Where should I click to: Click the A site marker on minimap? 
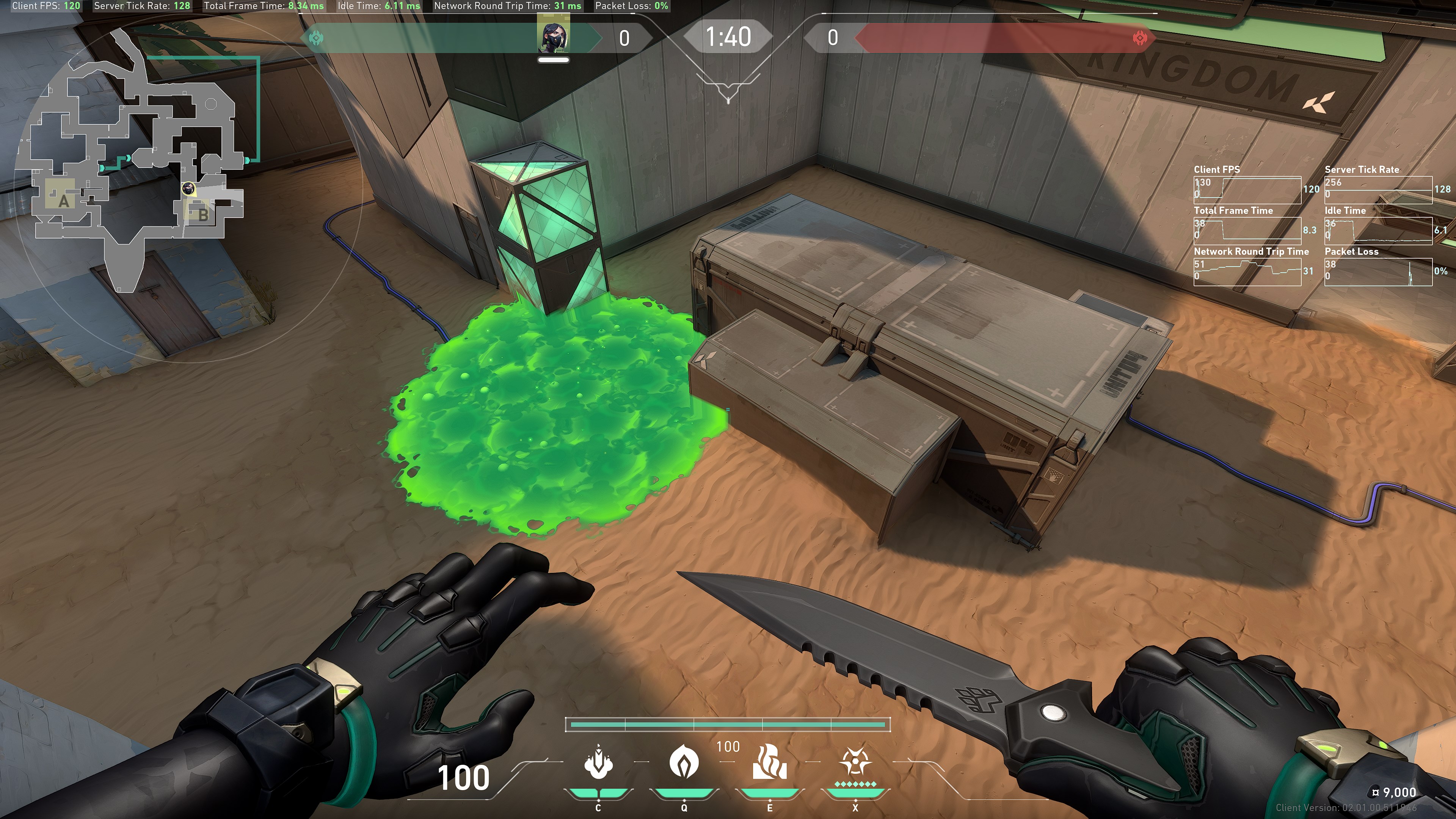click(63, 200)
